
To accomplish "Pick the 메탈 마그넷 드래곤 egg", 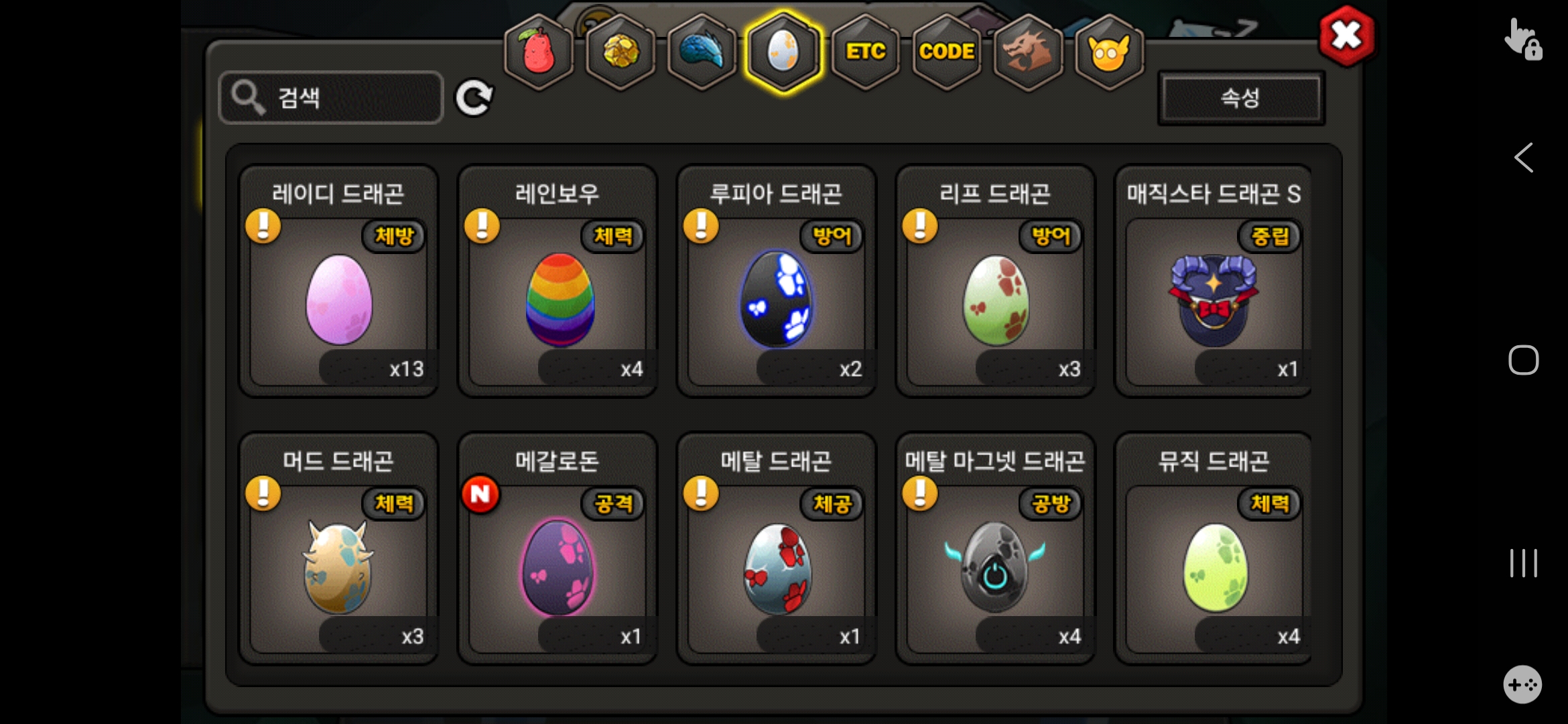I will pos(996,567).
